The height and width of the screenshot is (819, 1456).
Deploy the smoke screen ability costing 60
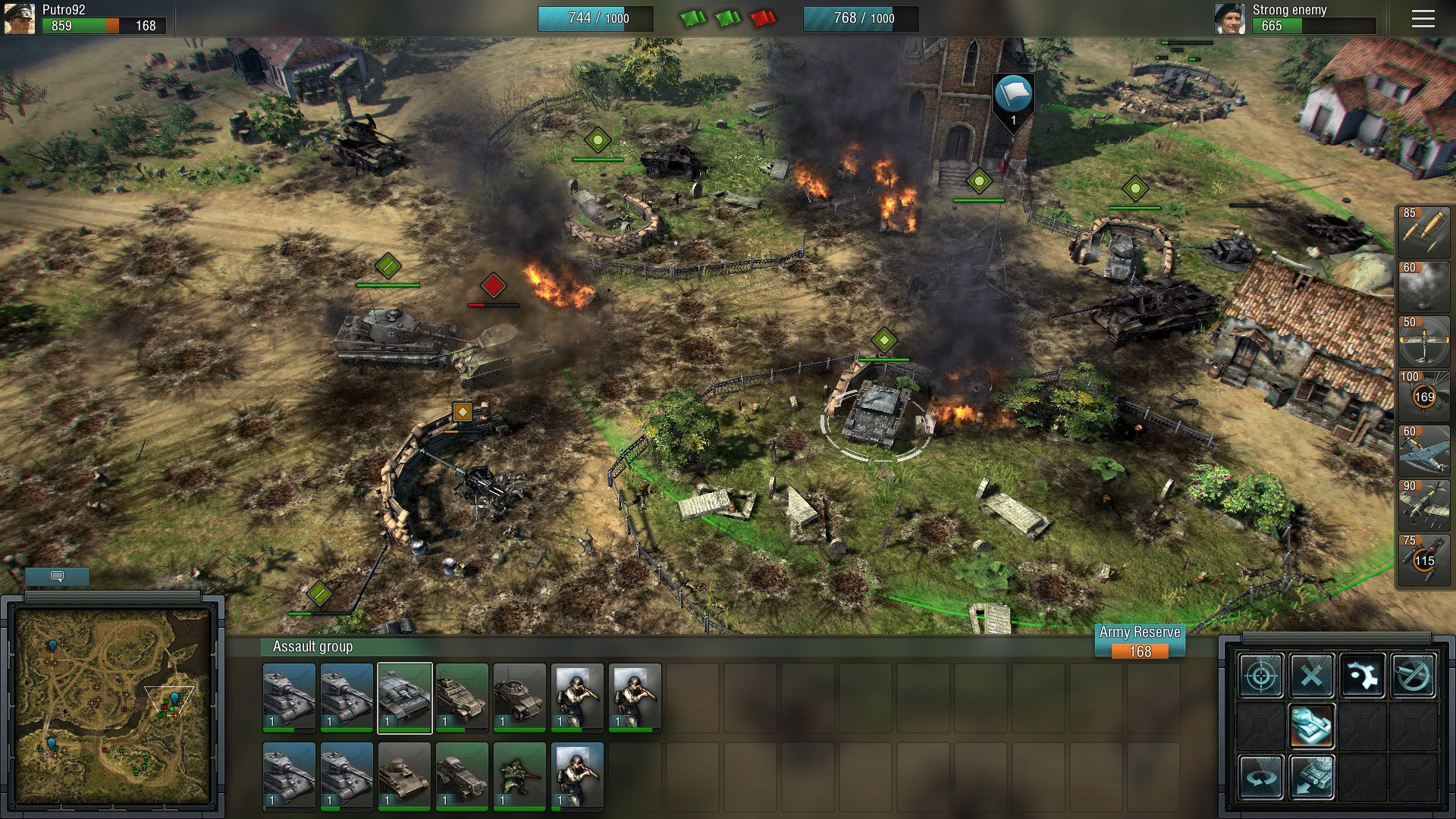1424,287
